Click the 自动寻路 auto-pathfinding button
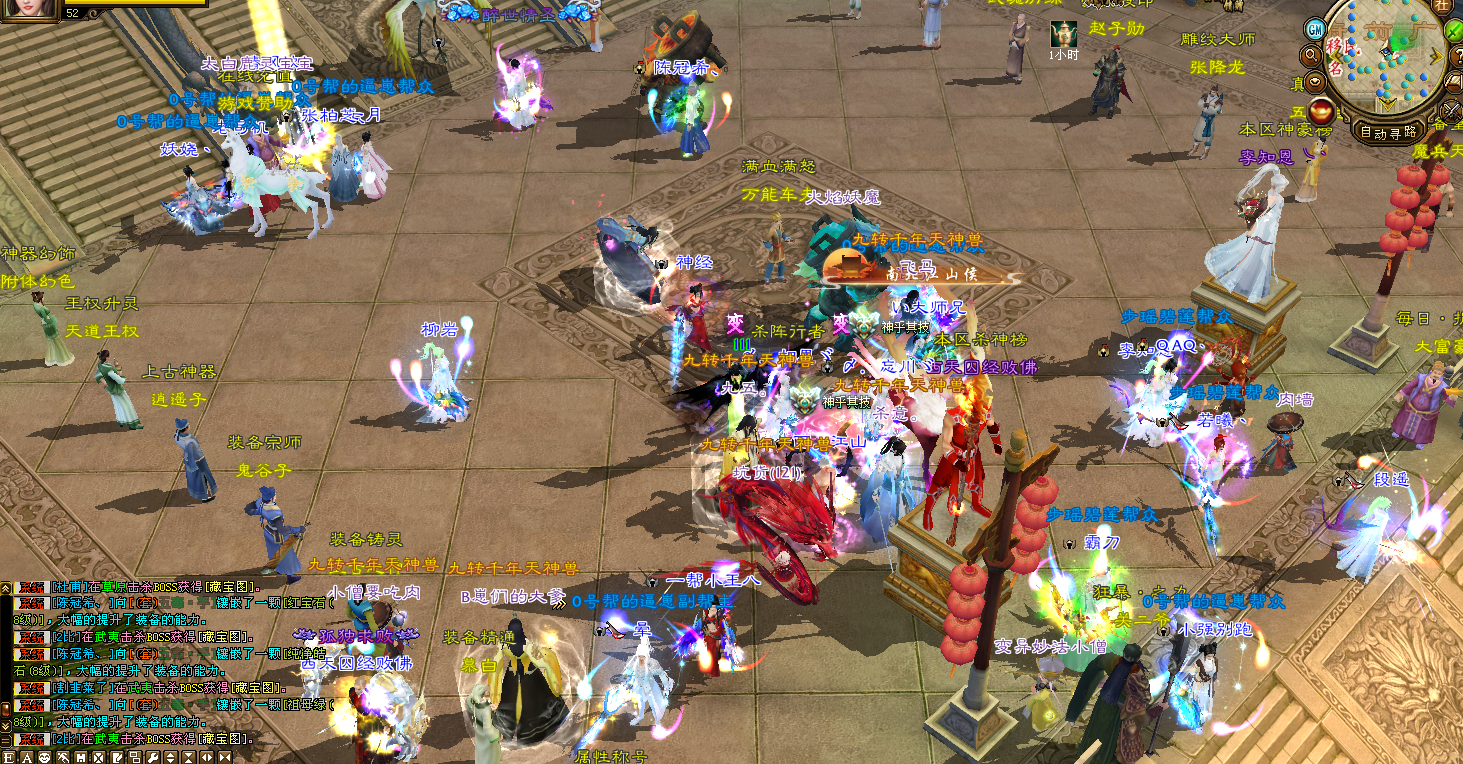Image resolution: width=1463 pixels, height=764 pixels. (1389, 131)
